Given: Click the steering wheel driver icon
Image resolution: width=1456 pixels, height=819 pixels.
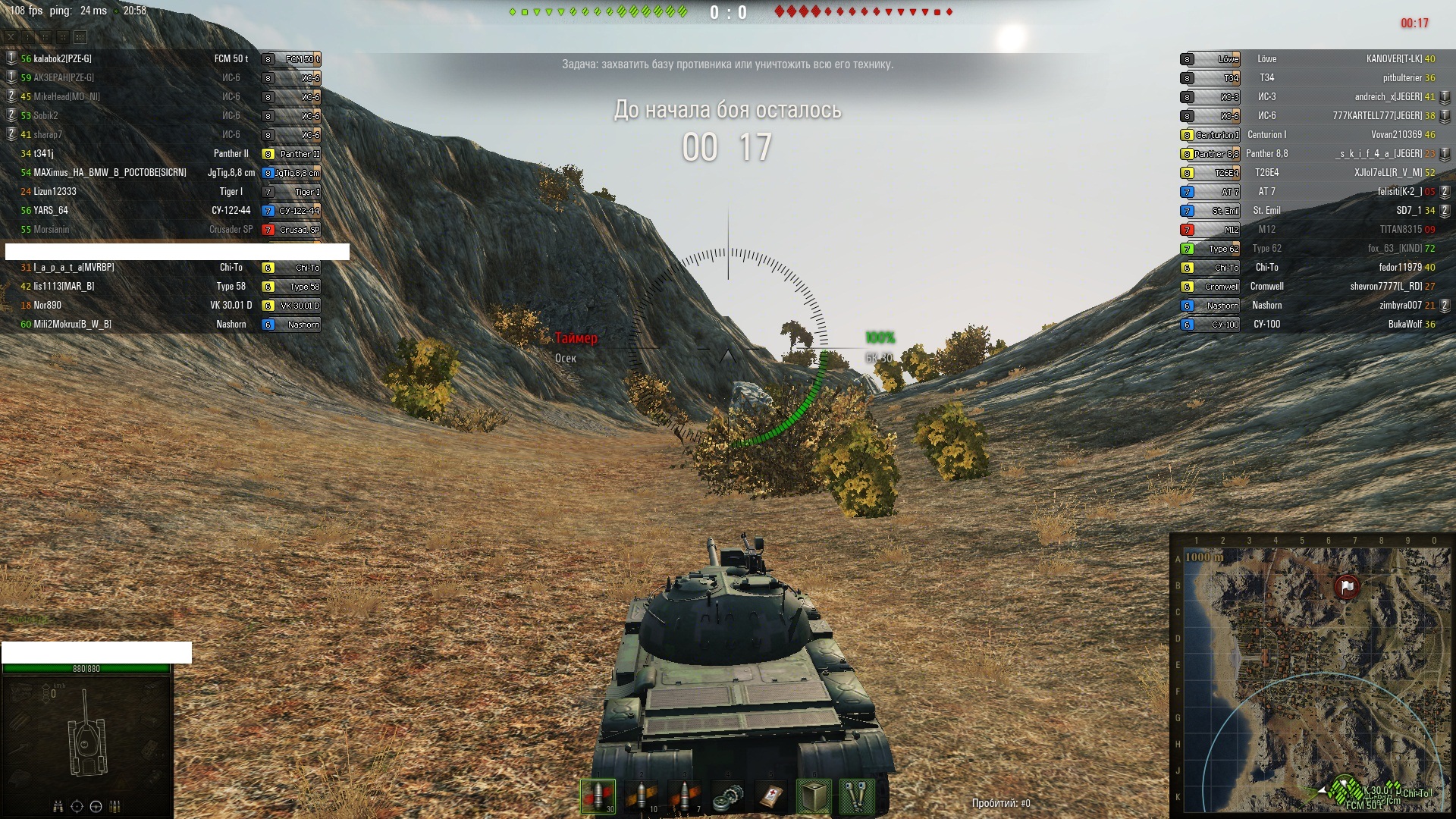Looking at the screenshot, I should point(96,806).
